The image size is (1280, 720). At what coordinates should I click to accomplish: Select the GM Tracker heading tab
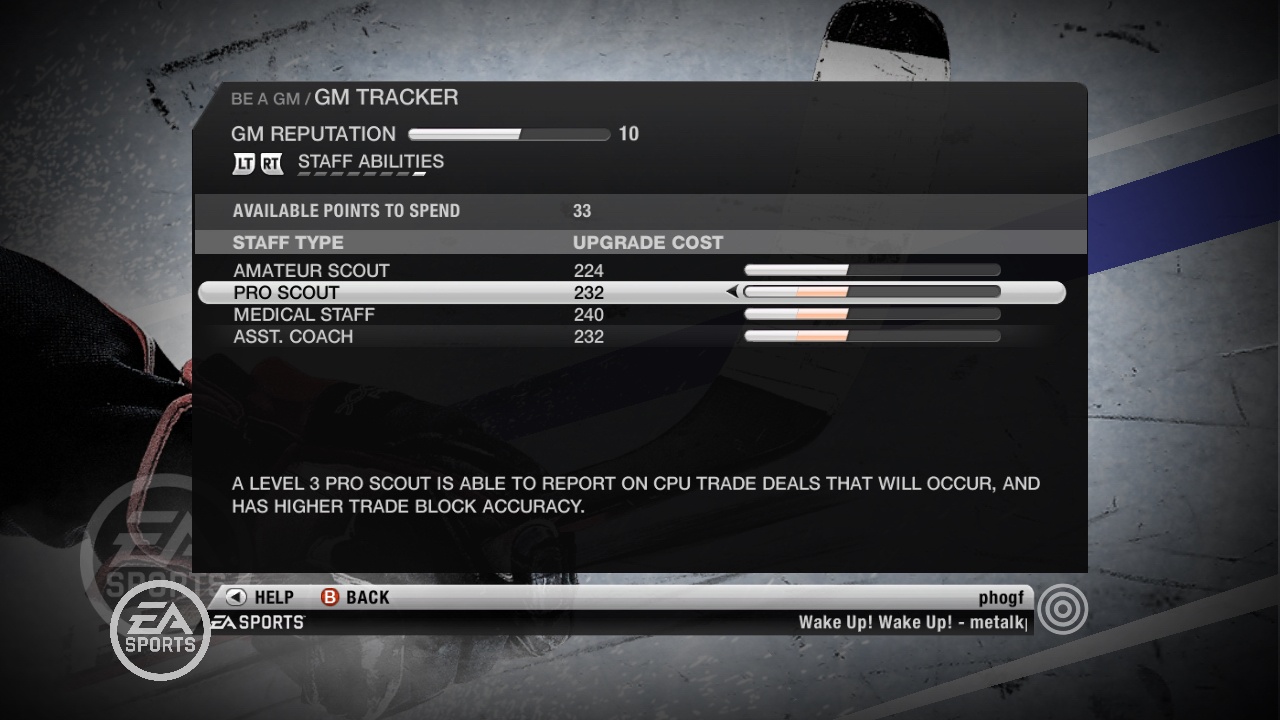[x=386, y=97]
